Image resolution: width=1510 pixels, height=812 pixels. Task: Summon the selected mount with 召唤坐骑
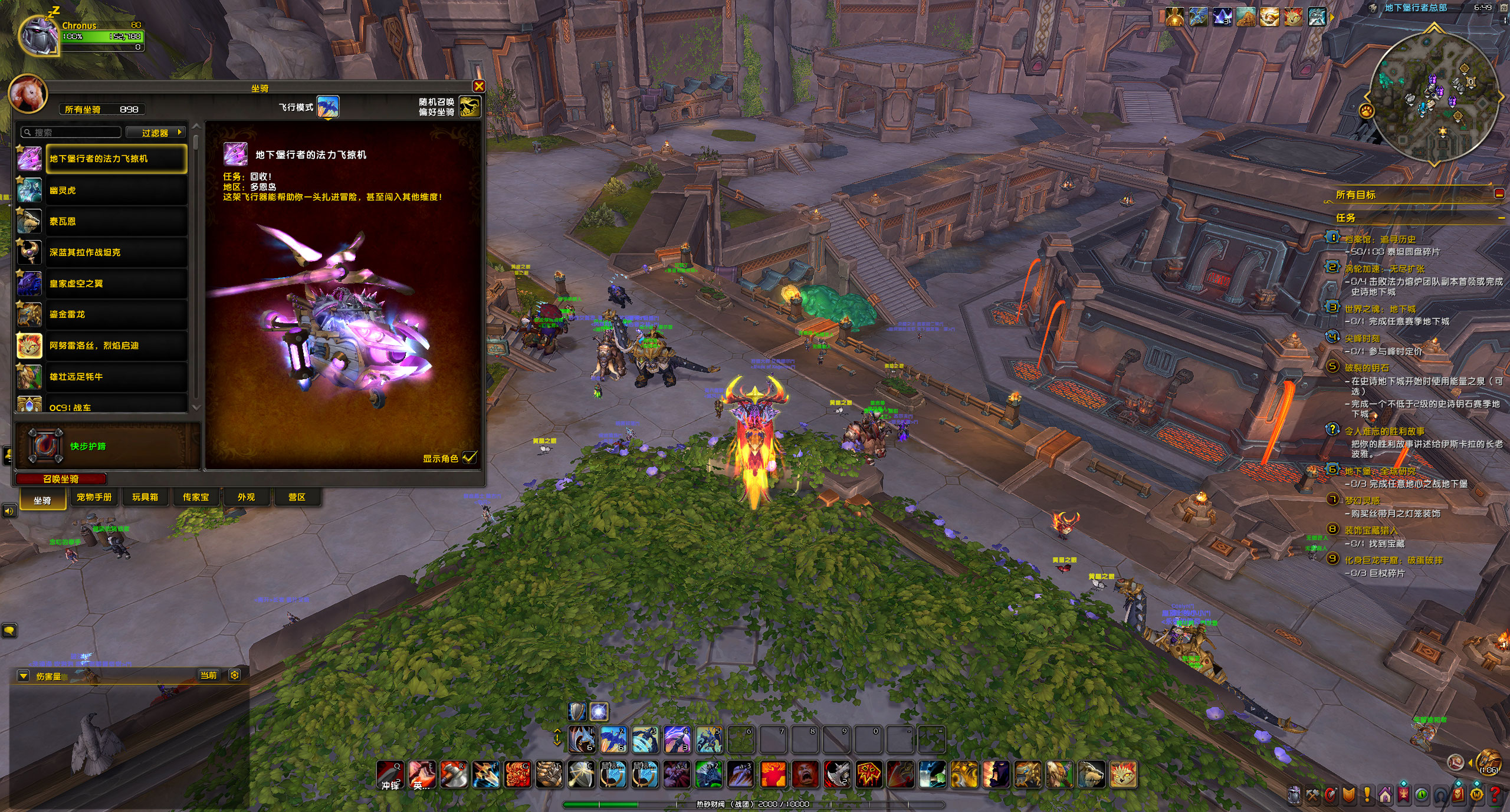coord(61,479)
